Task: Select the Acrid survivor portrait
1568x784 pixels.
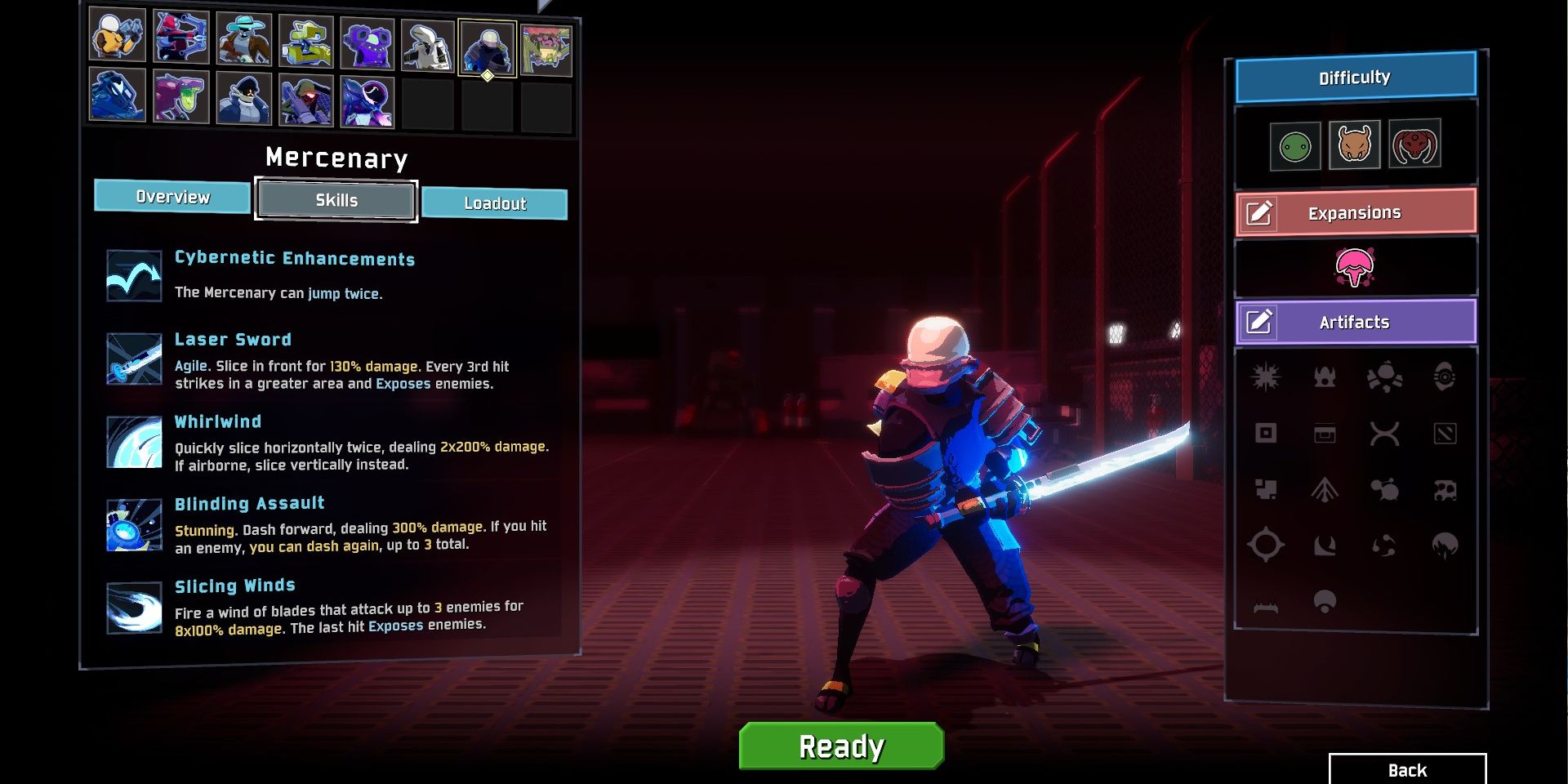Action: coord(180,96)
